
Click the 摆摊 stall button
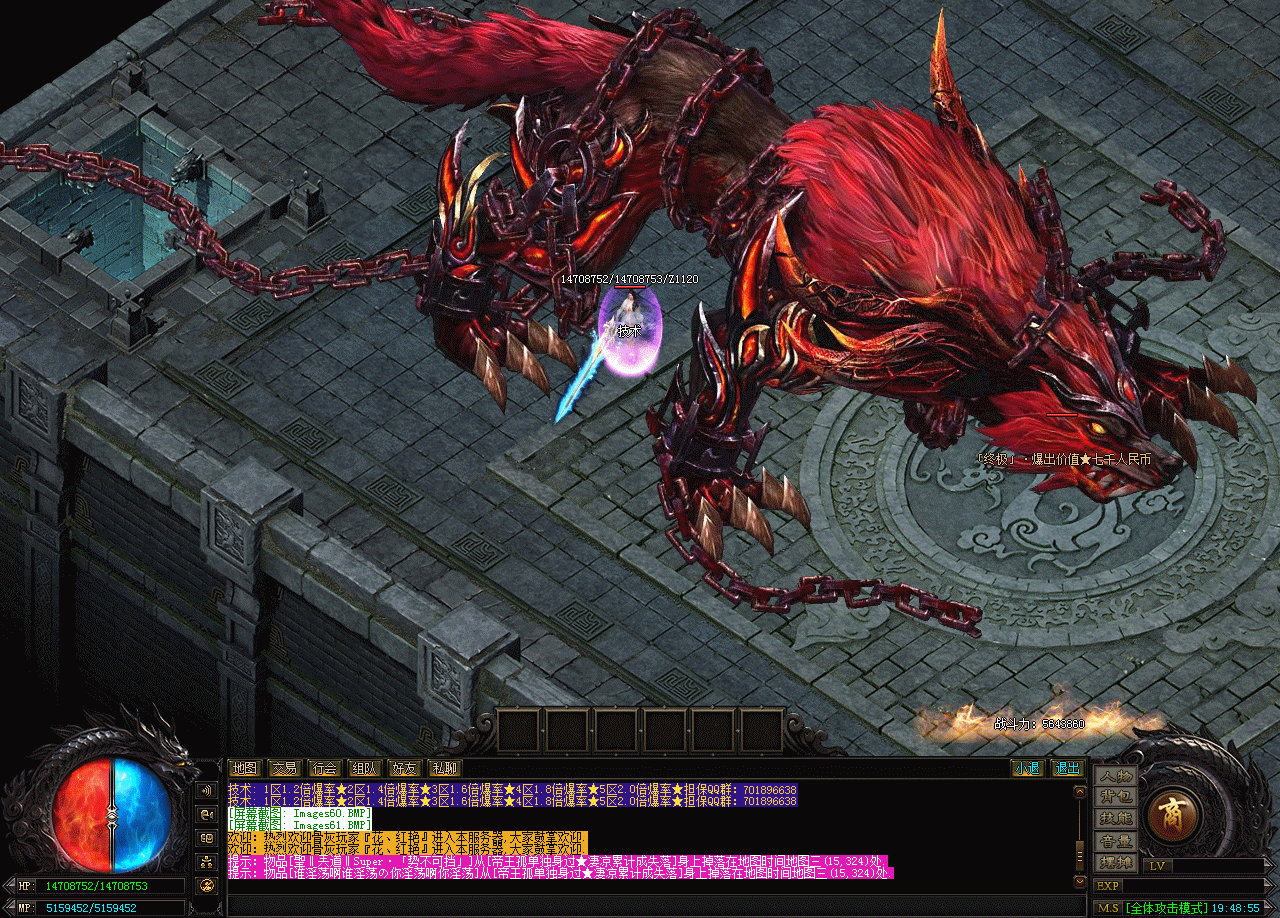(1115, 862)
